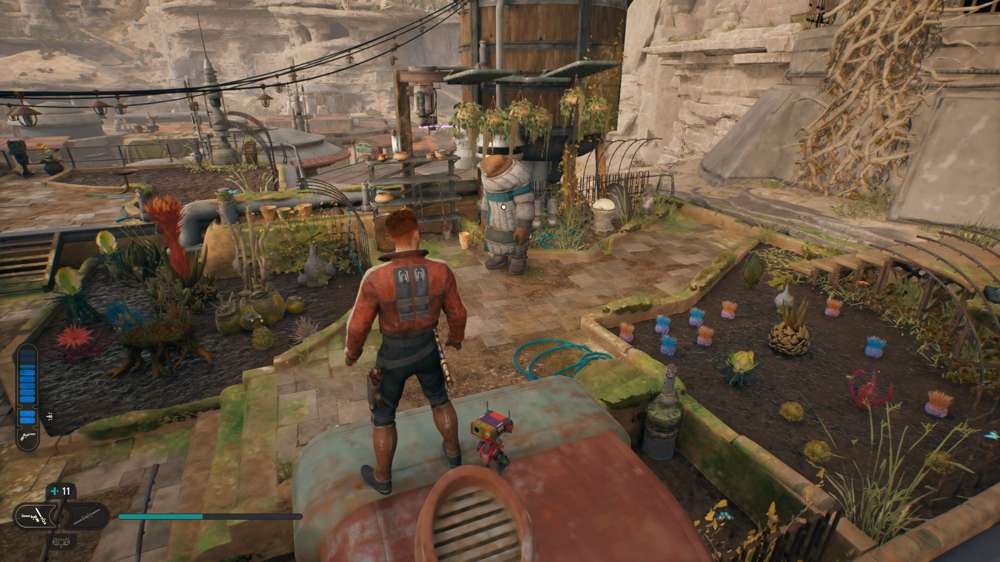This screenshot has width=1000, height=562.
Task: Click the blaster icon below the ammo gauge
Action: coord(26,439)
